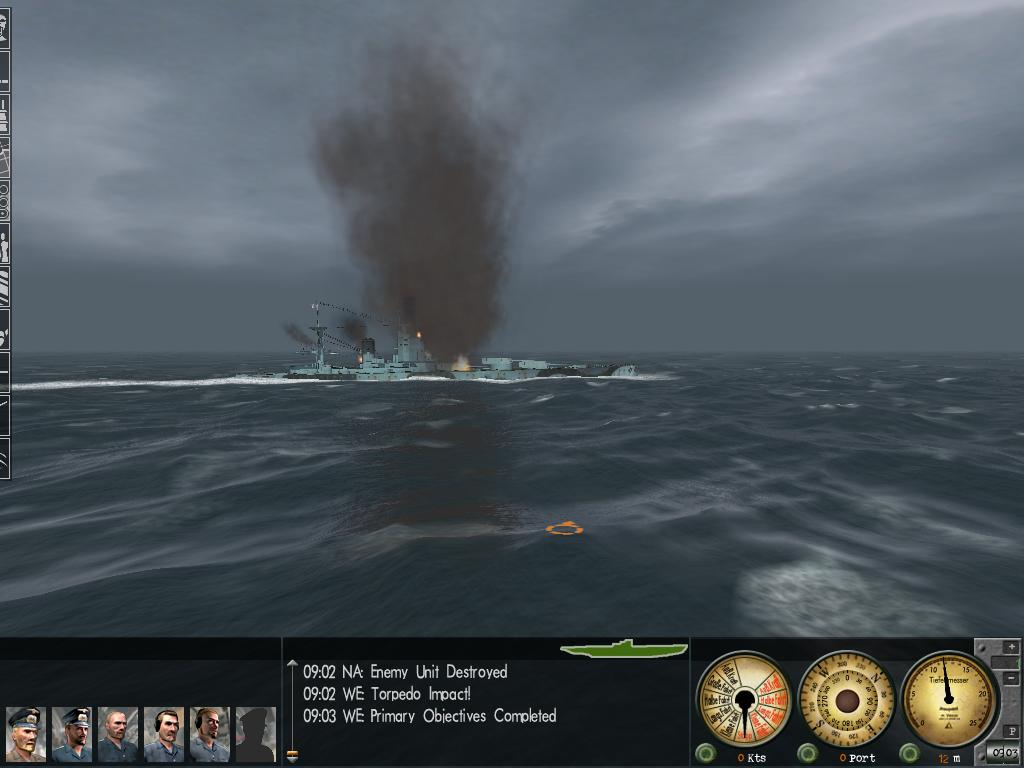
Task: Set a heading on the compass dial
Action: 847,698
